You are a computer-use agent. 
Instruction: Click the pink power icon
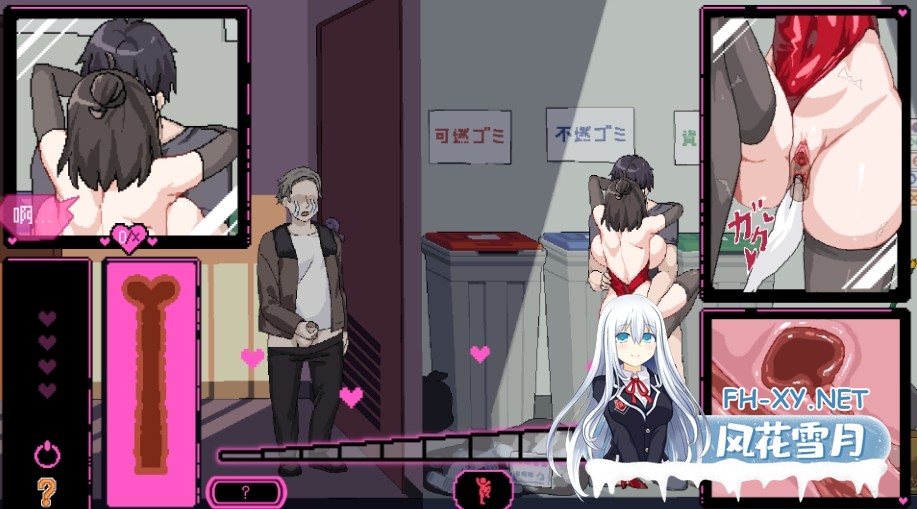[47, 455]
